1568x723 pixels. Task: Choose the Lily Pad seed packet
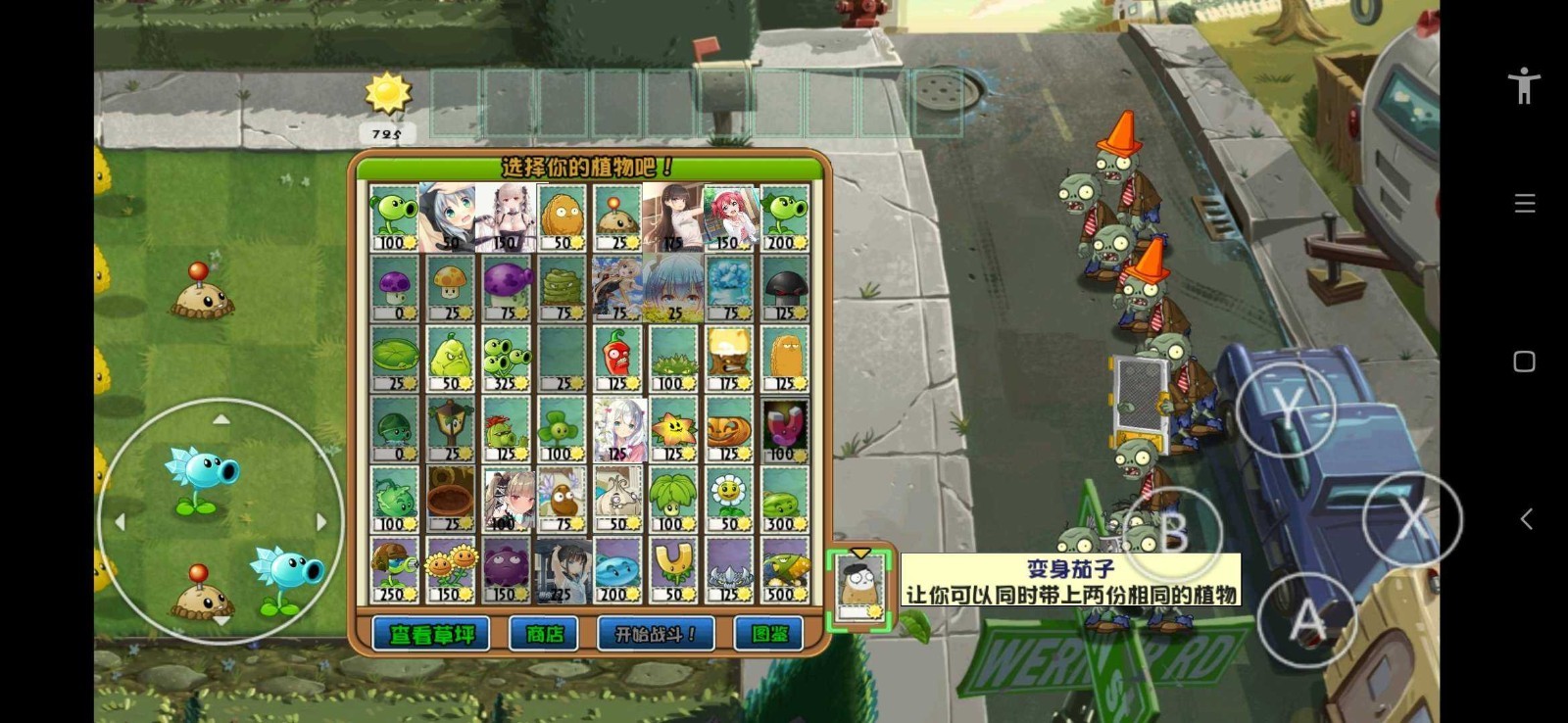pos(392,358)
